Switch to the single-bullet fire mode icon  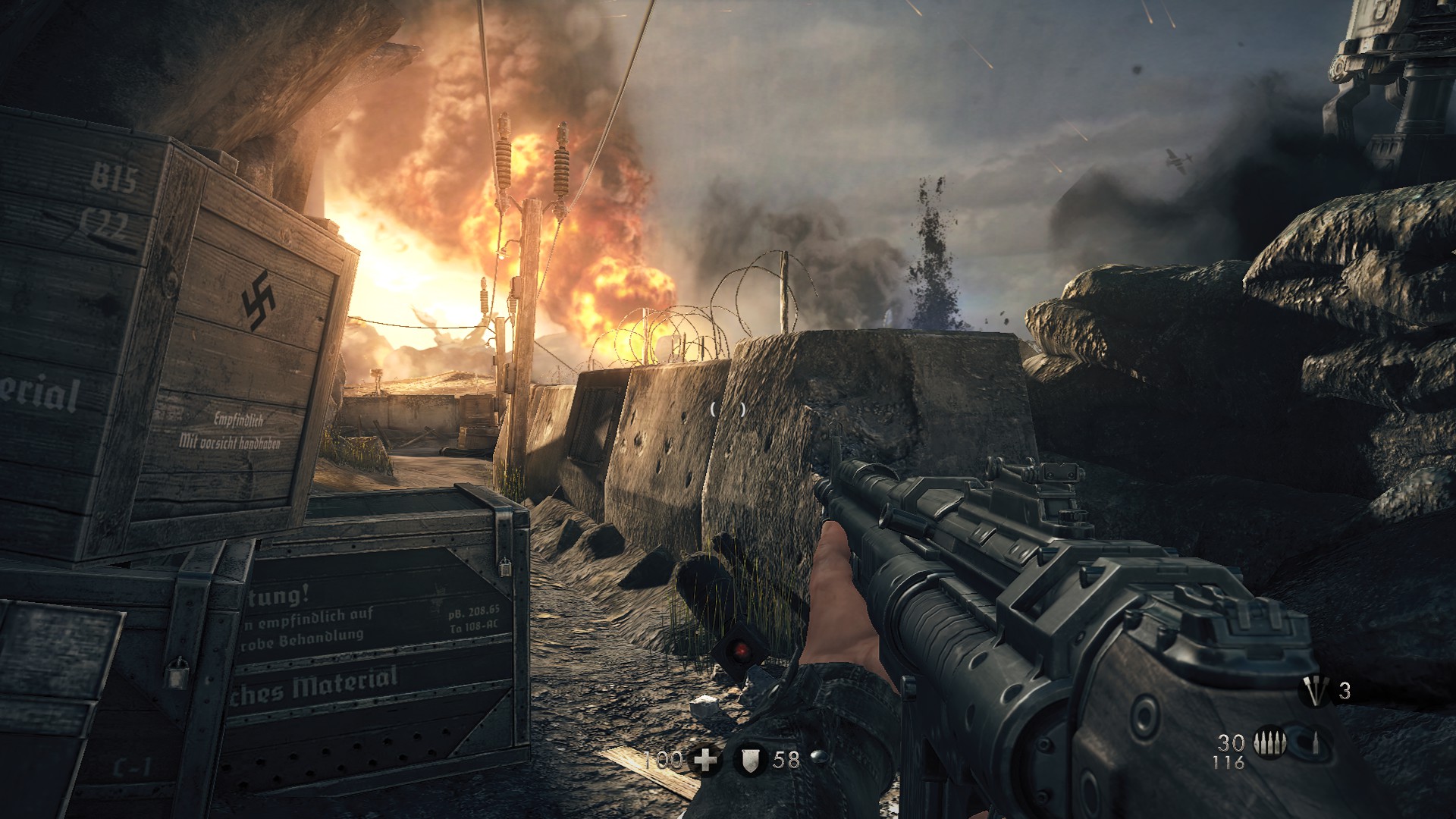(x=1316, y=743)
